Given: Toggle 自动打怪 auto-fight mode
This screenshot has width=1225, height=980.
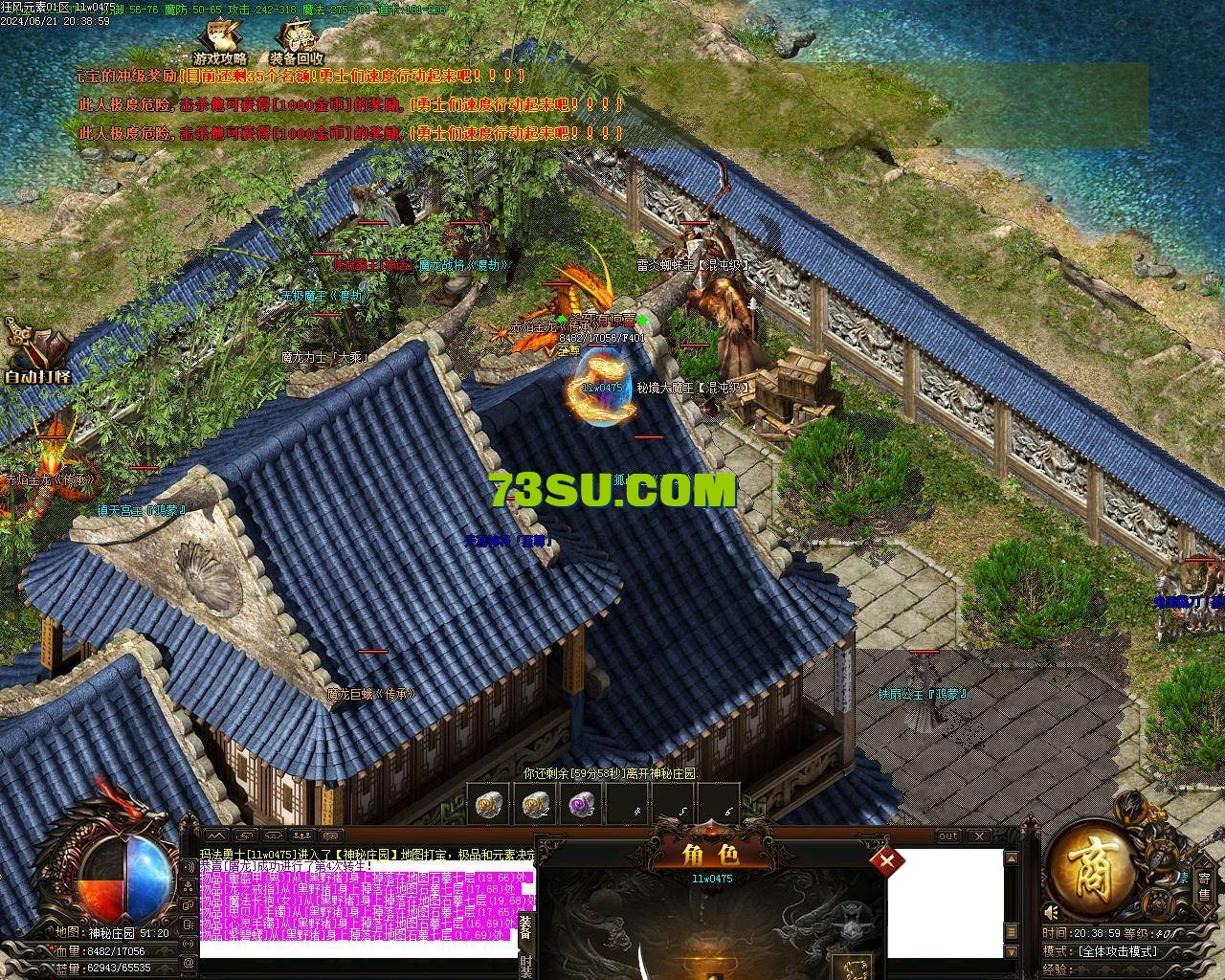Looking at the screenshot, I should (36, 352).
